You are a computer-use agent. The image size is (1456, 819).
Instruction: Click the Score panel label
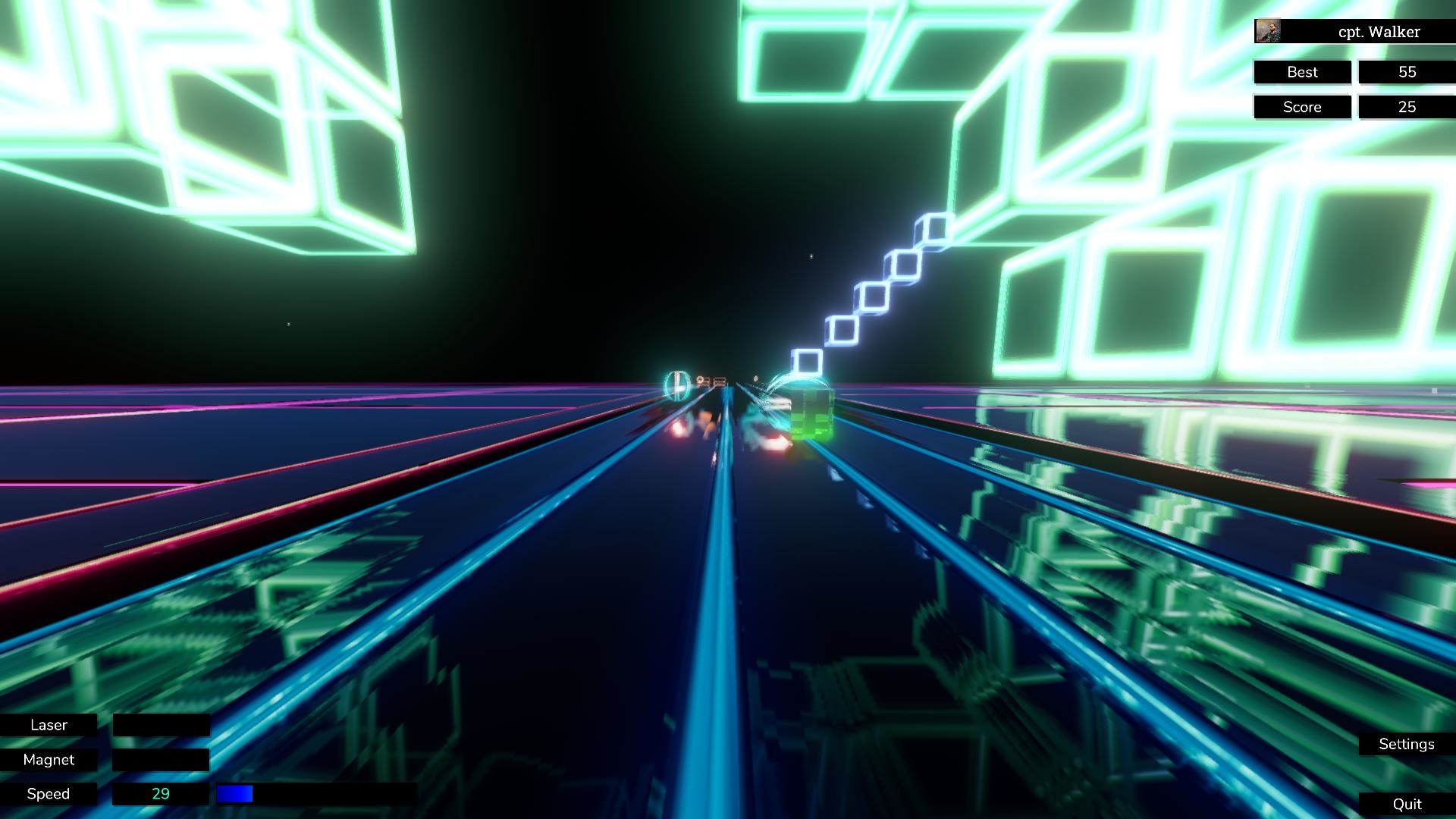click(x=1302, y=107)
